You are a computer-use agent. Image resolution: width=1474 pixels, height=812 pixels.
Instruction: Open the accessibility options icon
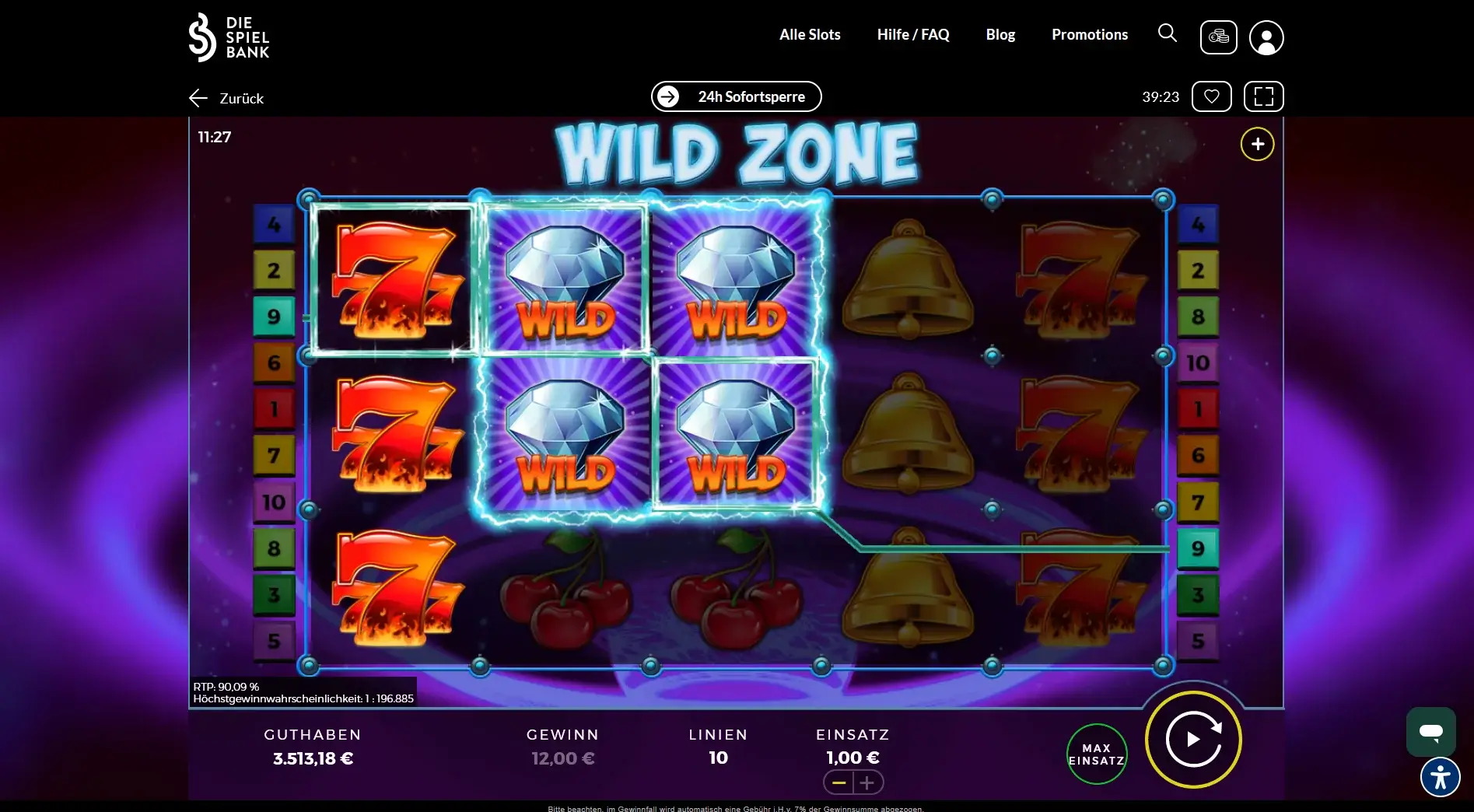(1441, 777)
